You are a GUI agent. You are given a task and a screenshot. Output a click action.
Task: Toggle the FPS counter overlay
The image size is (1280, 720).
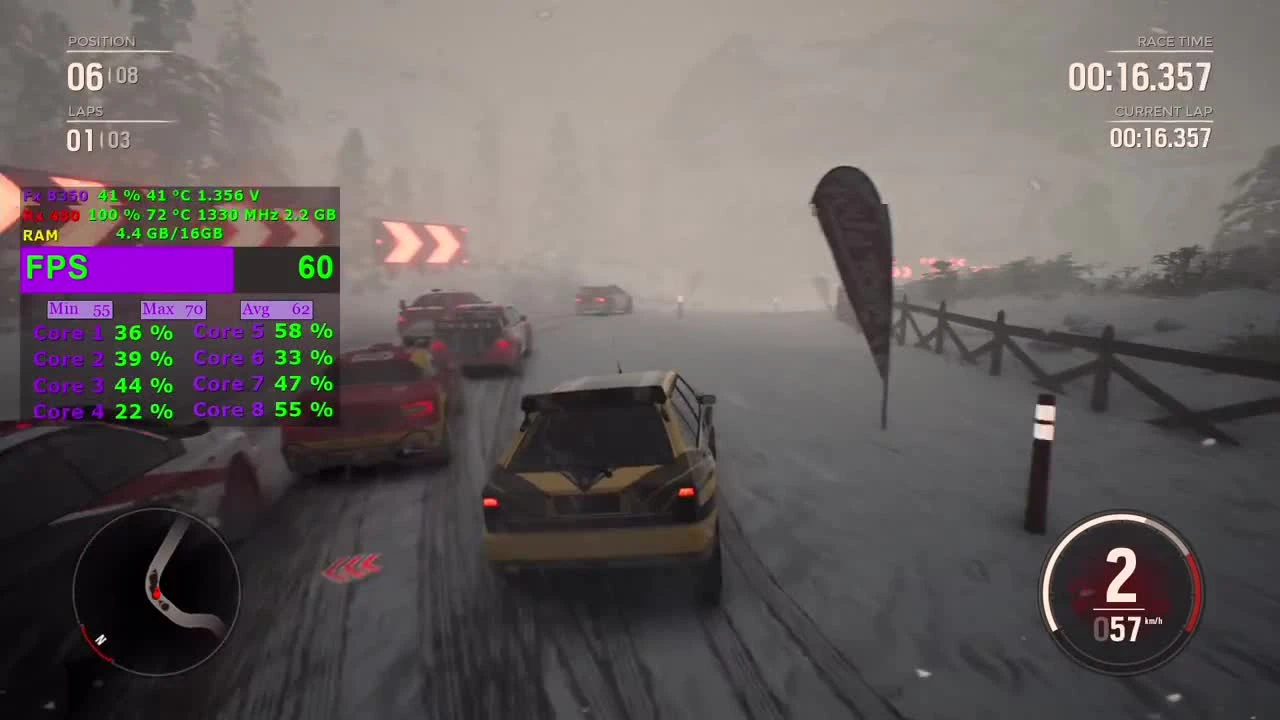(57, 266)
